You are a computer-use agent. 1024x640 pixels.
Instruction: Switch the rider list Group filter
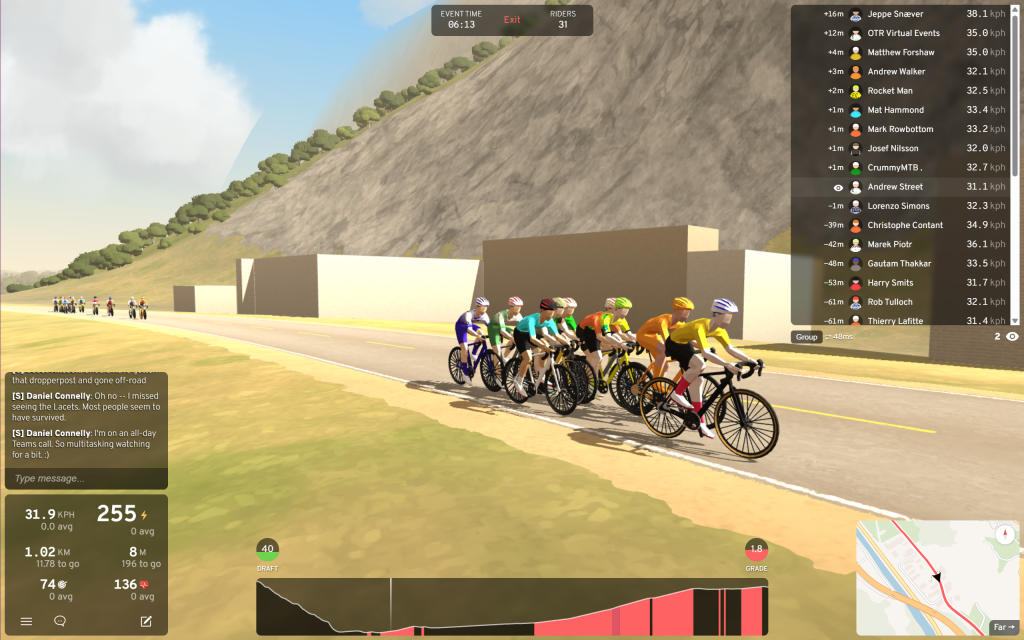click(807, 337)
